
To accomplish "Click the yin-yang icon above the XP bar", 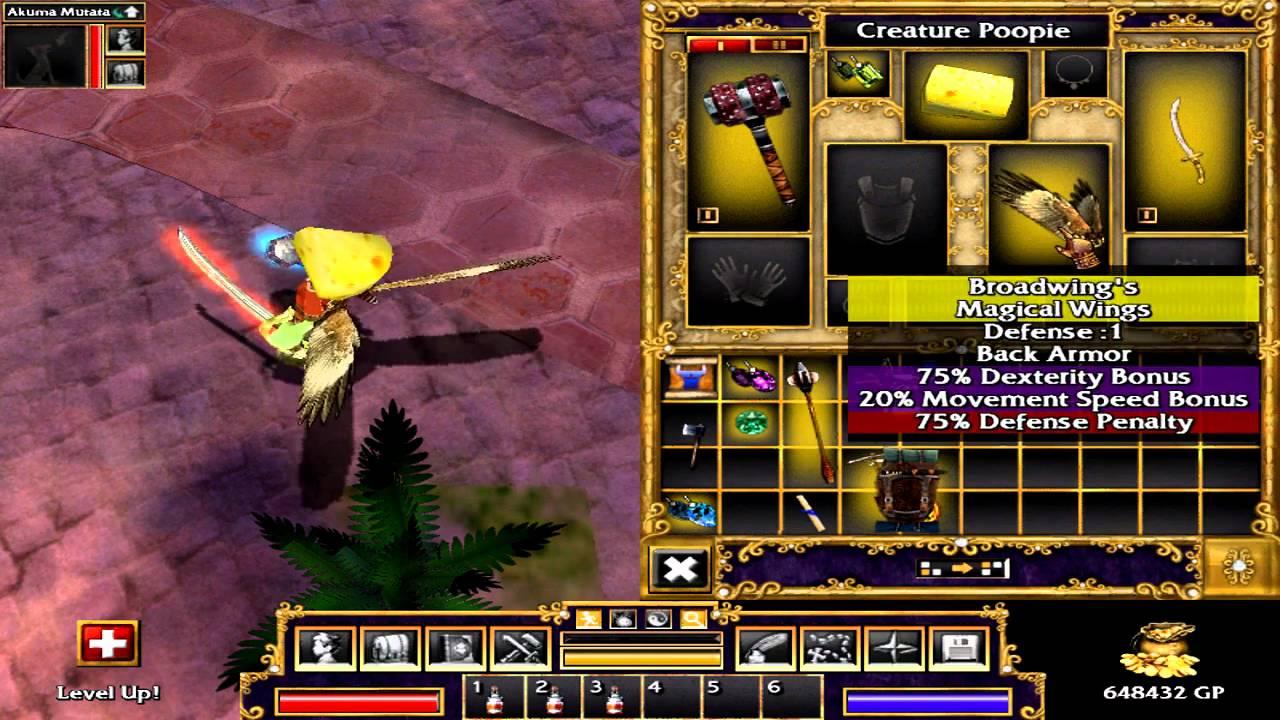I will click(x=655, y=617).
